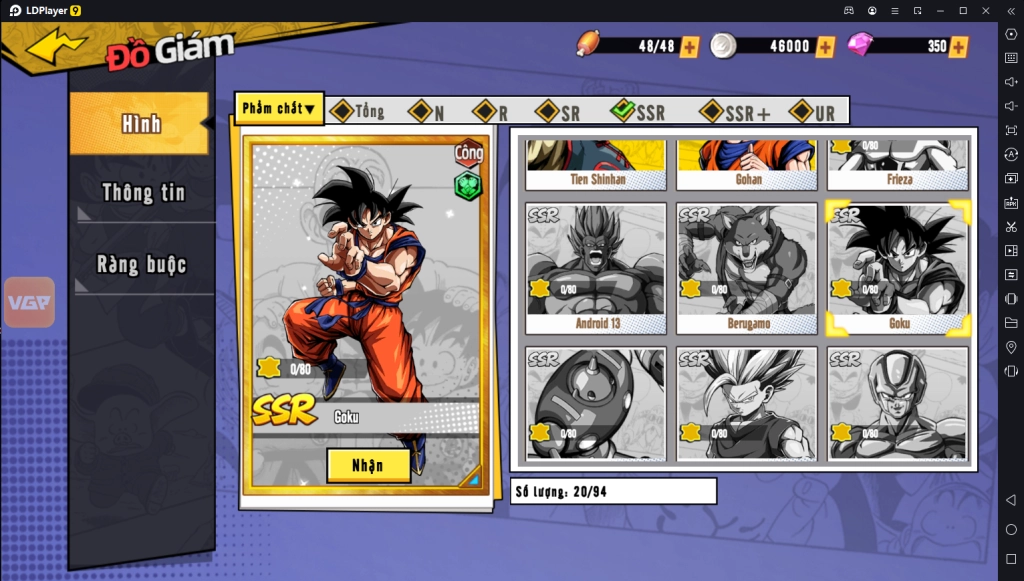Choose the Berugamo card

coord(746,268)
